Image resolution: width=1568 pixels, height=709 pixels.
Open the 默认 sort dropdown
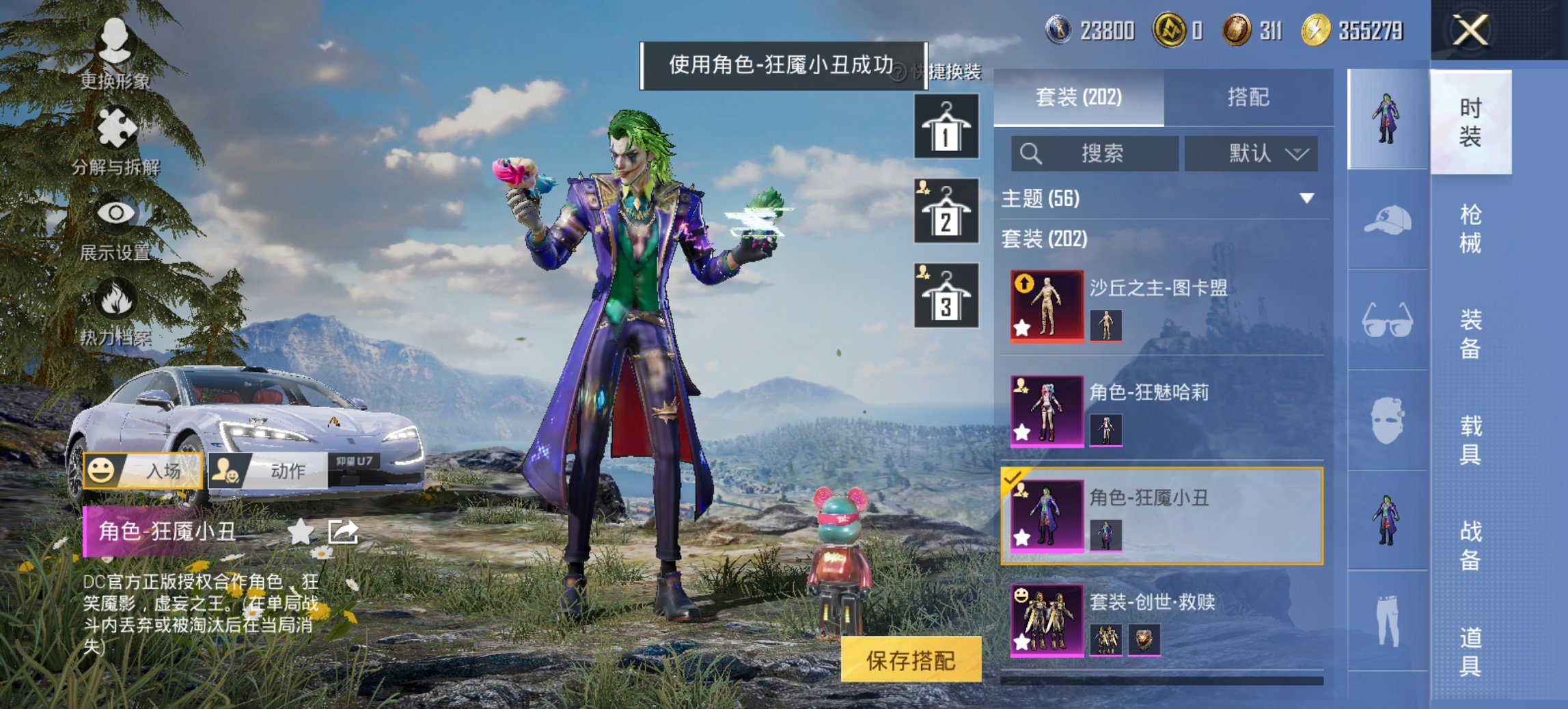[x=1250, y=155]
